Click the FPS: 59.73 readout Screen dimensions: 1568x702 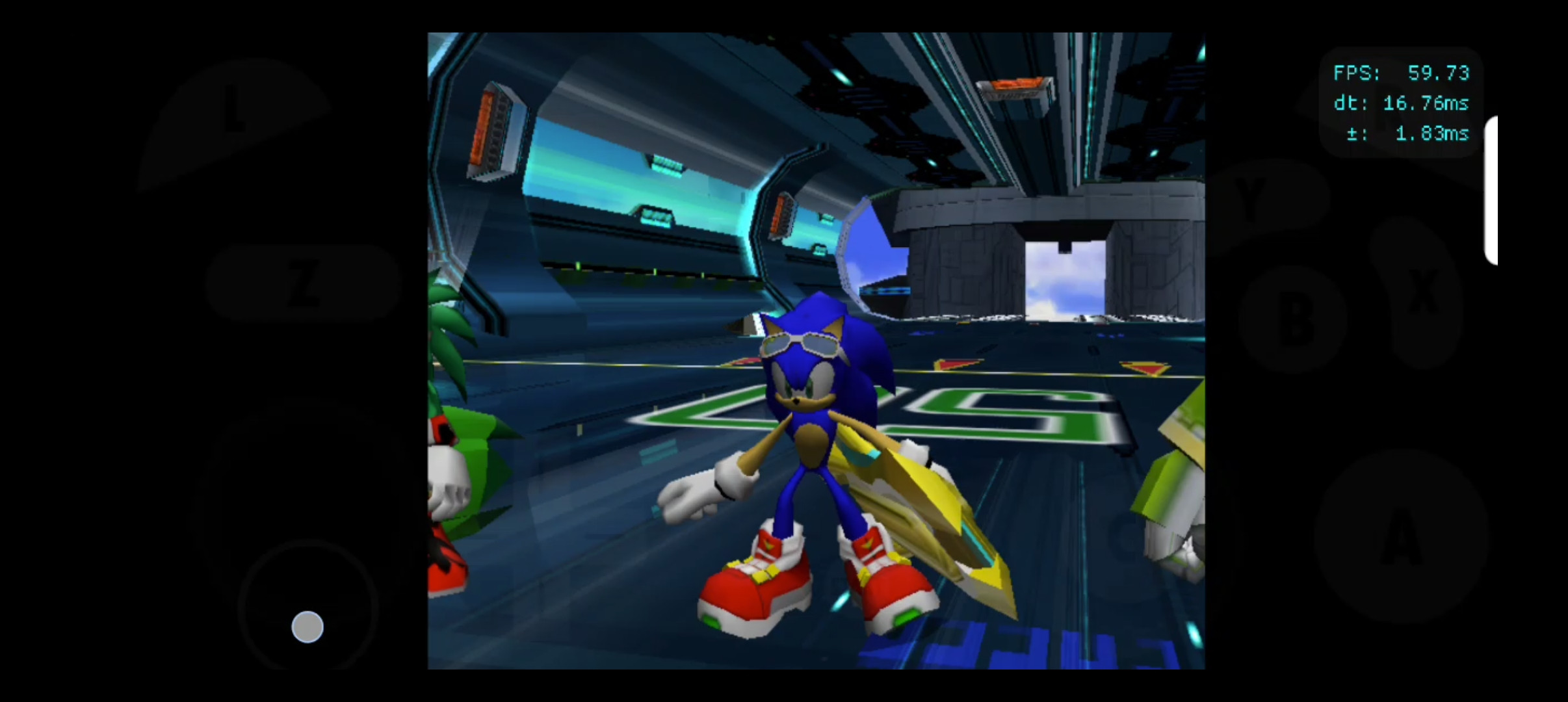pos(1402,73)
